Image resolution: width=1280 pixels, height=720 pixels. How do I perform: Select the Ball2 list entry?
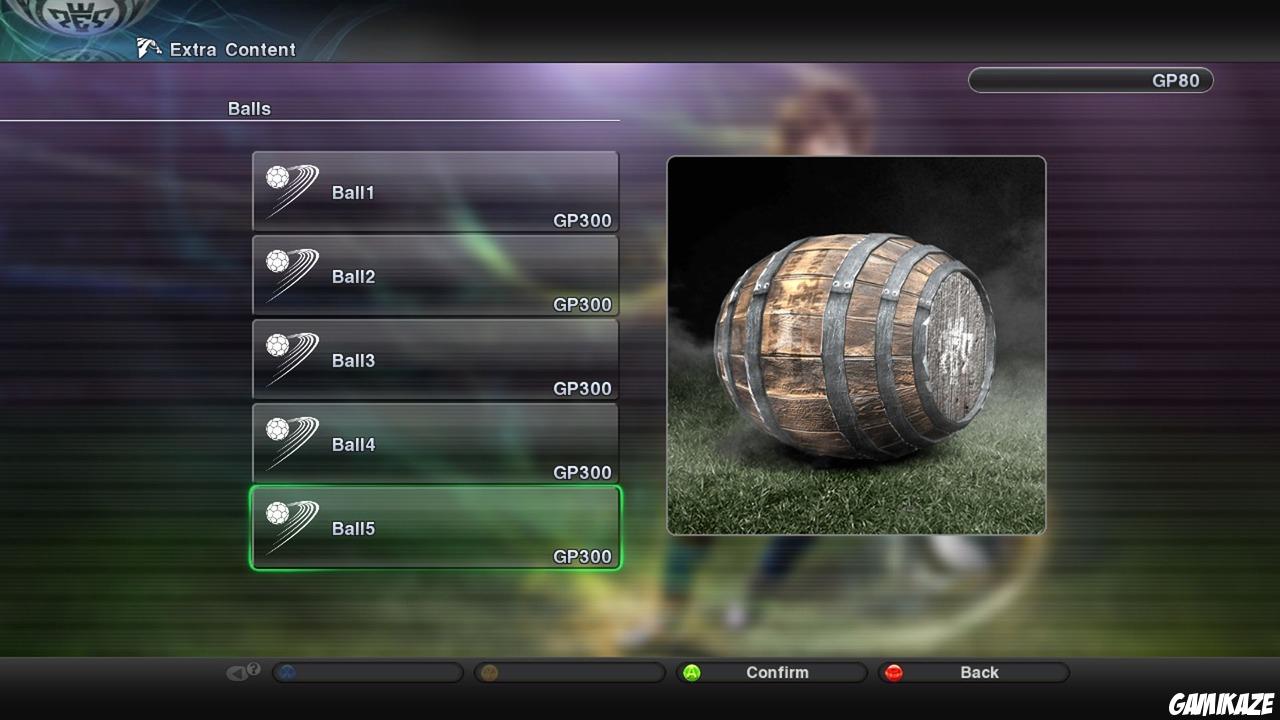(x=435, y=277)
